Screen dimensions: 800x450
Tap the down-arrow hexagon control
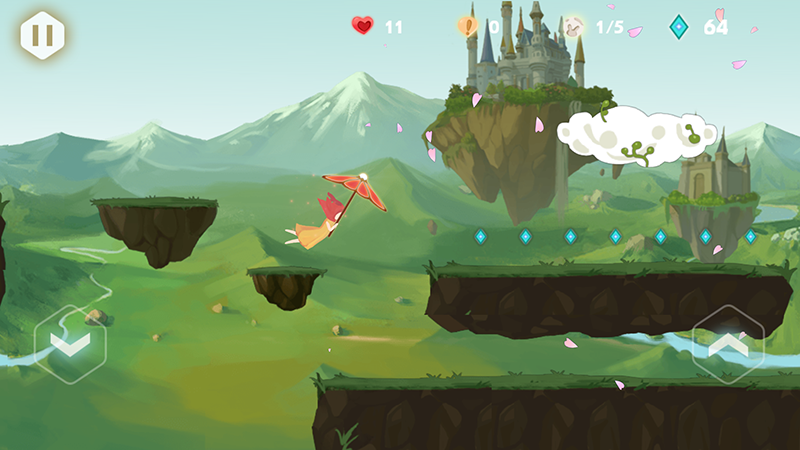(x=70, y=343)
